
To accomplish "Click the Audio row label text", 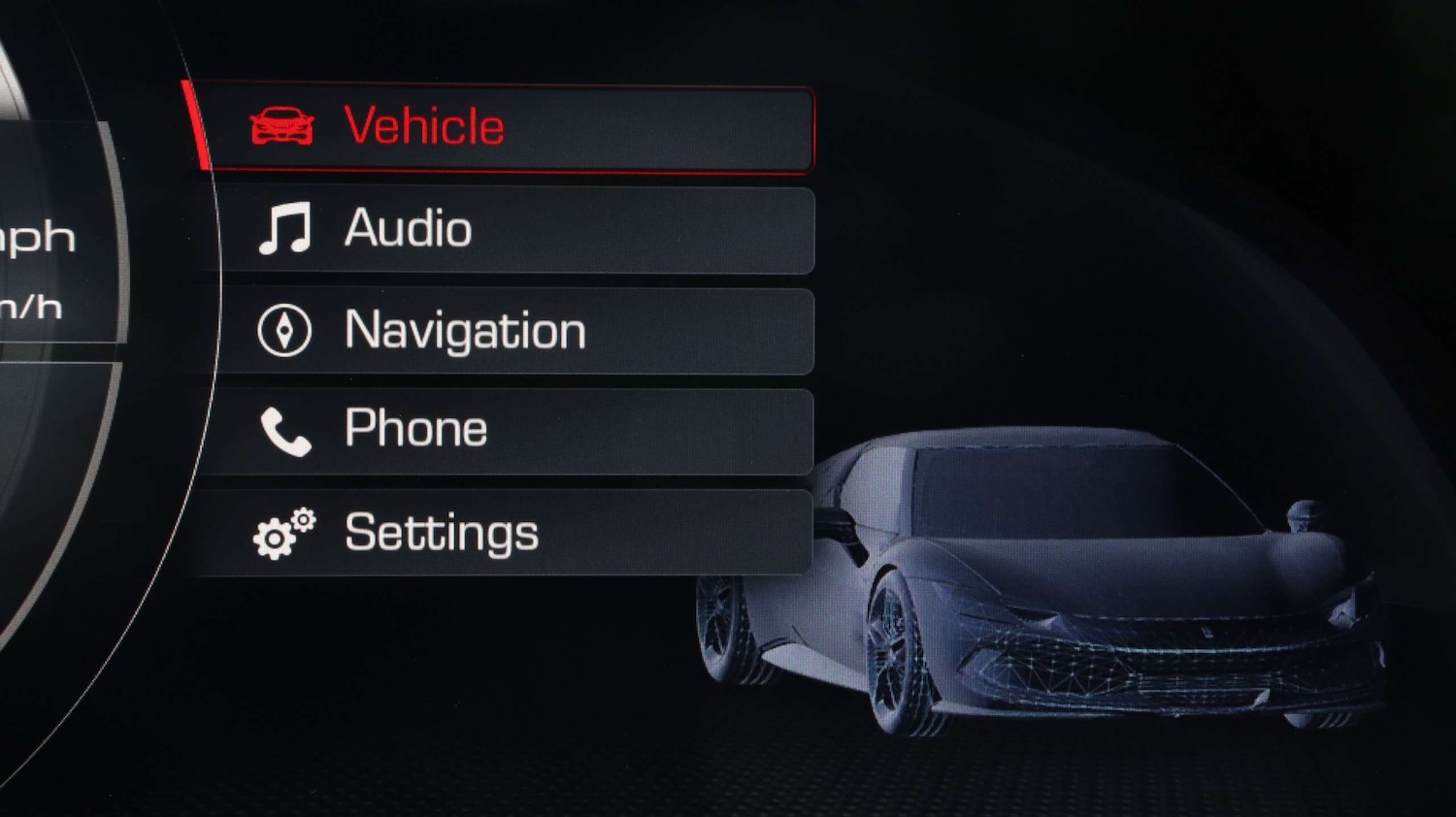I will (408, 229).
